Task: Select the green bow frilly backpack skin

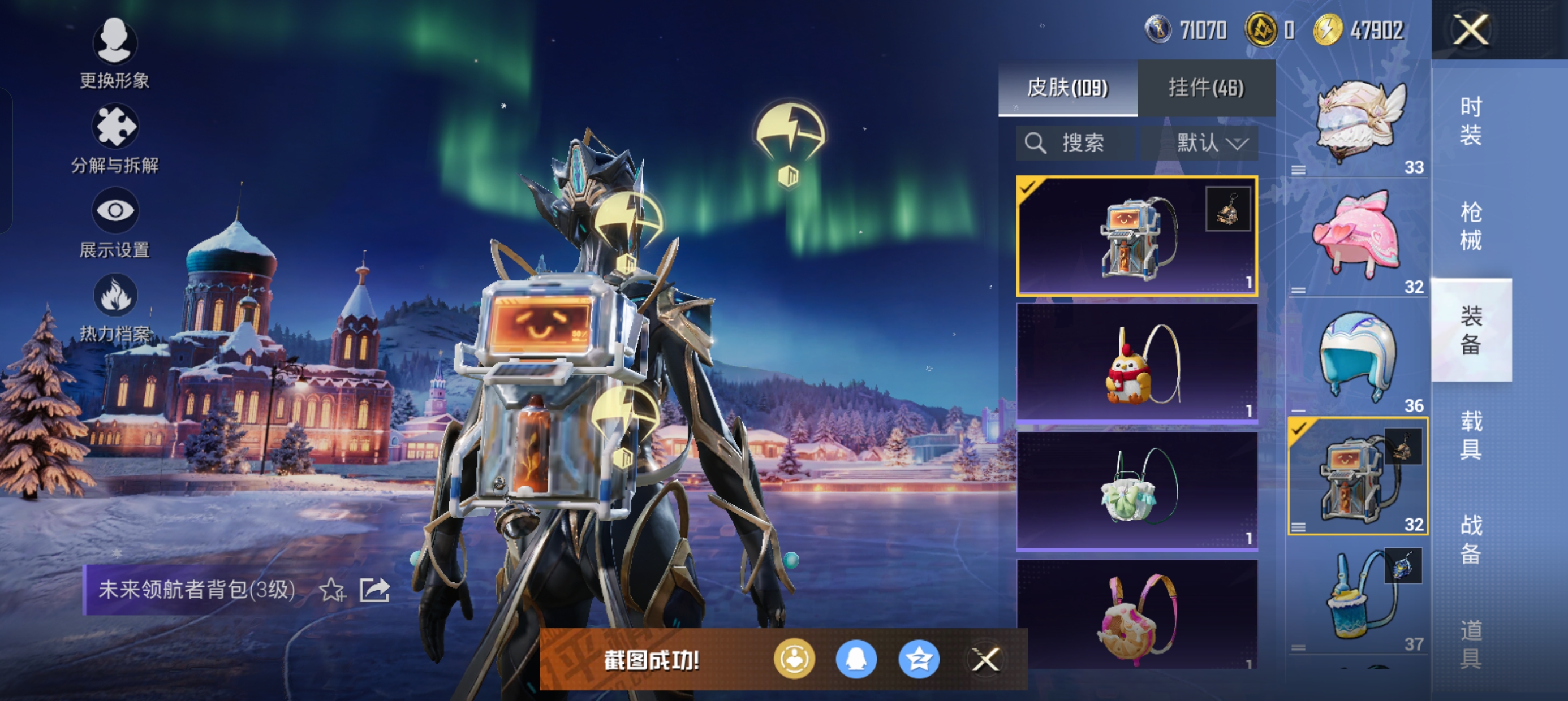Action: coord(1136,491)
